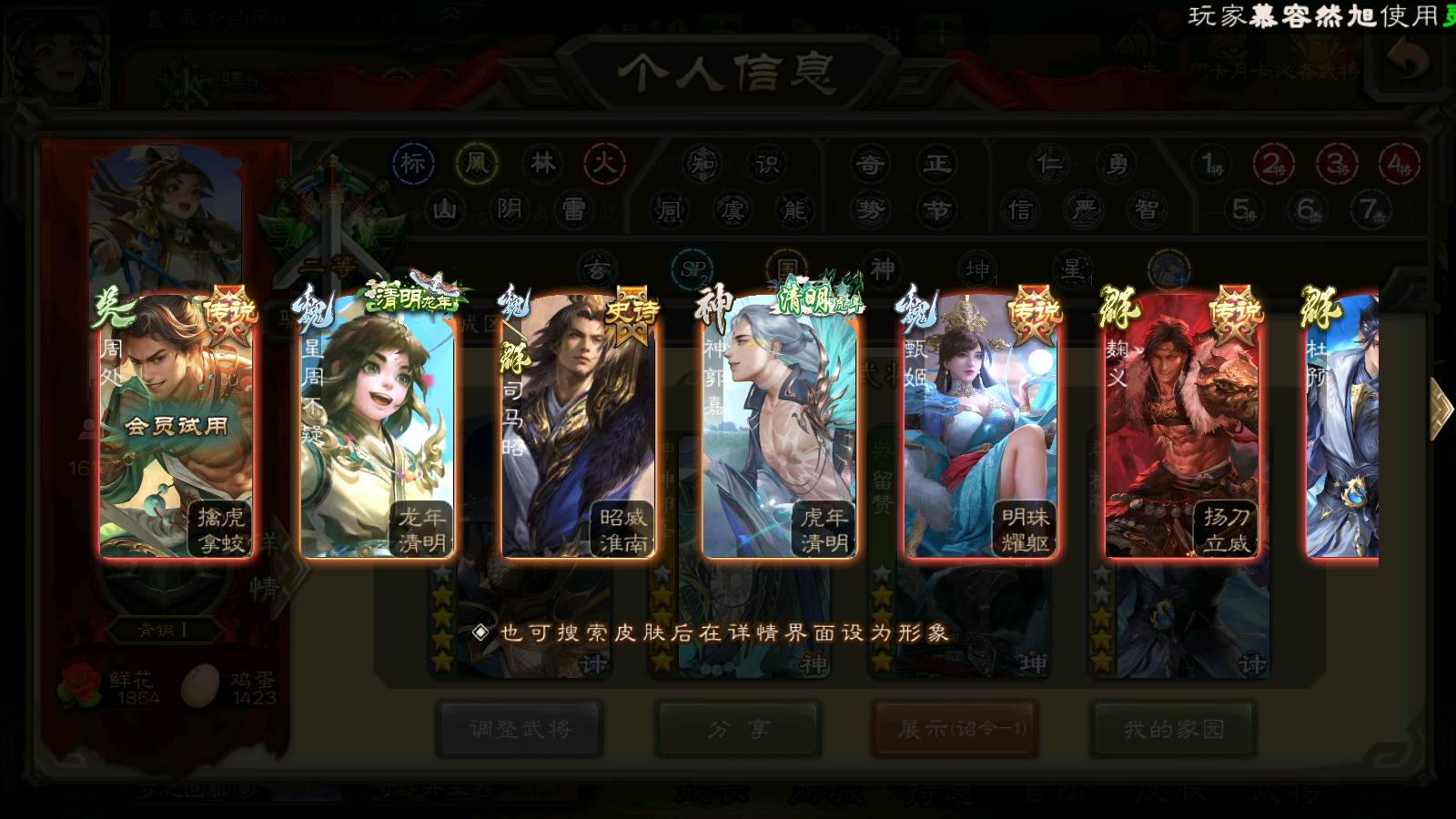Activate the red 展示 button
The width and height of the screenshot is (1456, 819).
point(955,729)
